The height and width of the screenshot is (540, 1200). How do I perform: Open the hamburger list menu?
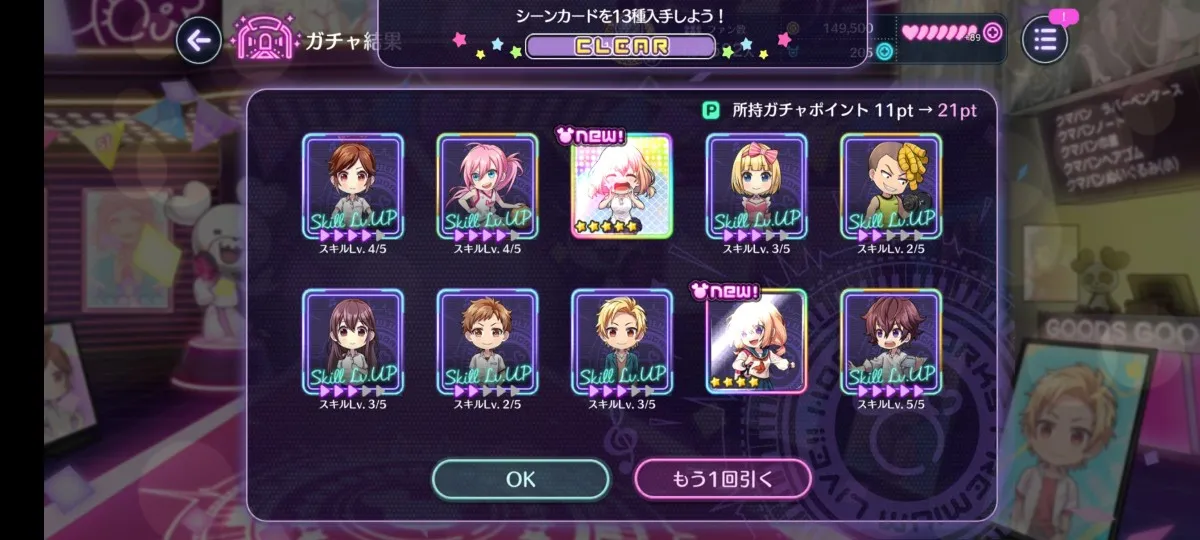pos(1045,40)
